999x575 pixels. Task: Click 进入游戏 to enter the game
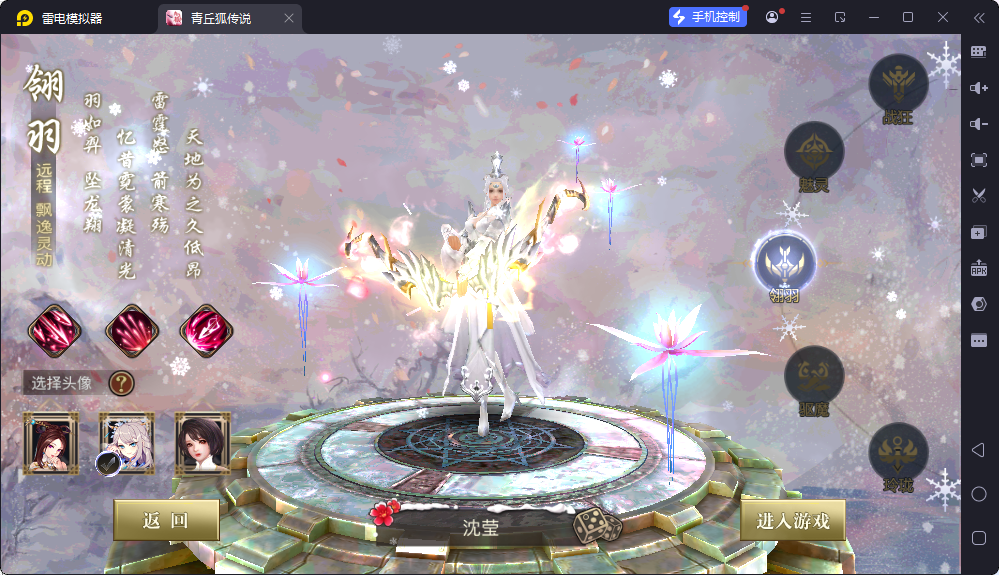pyautogui.click(x=792, y=520)
